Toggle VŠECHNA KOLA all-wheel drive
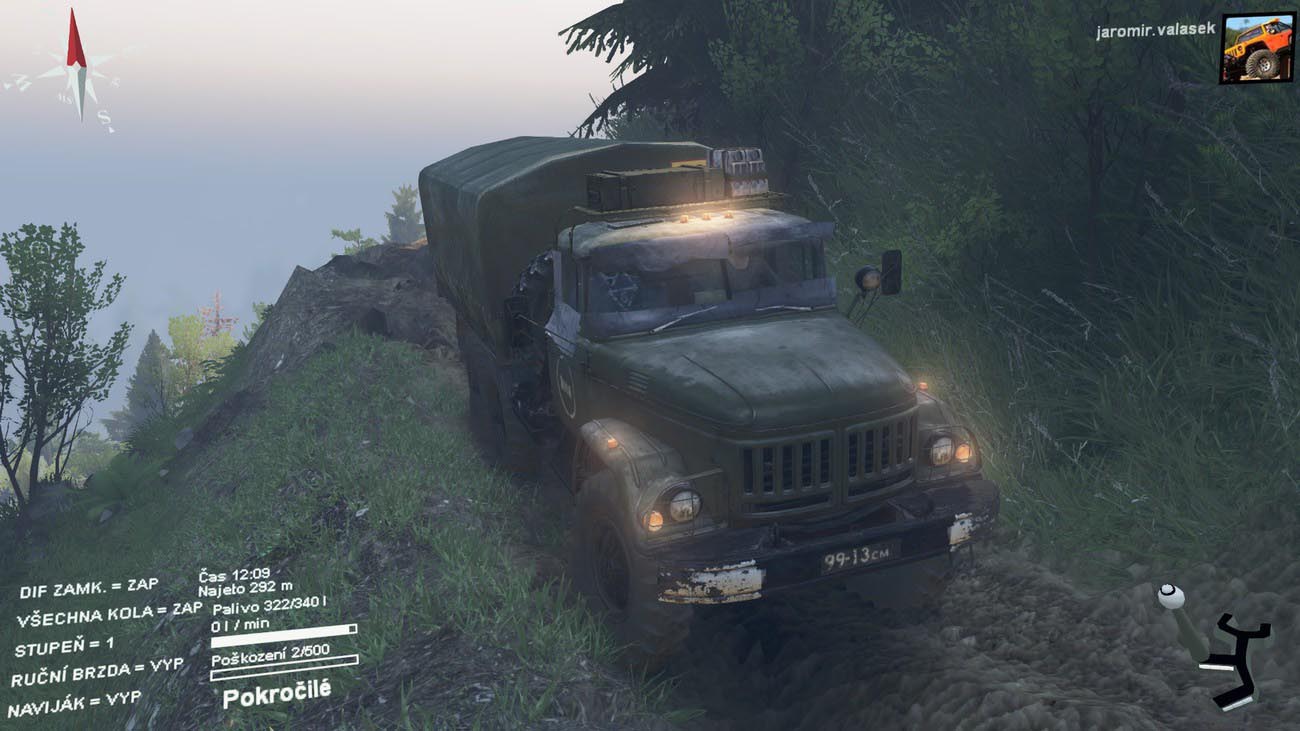1300x731 pixels. [x=109, y=614]
